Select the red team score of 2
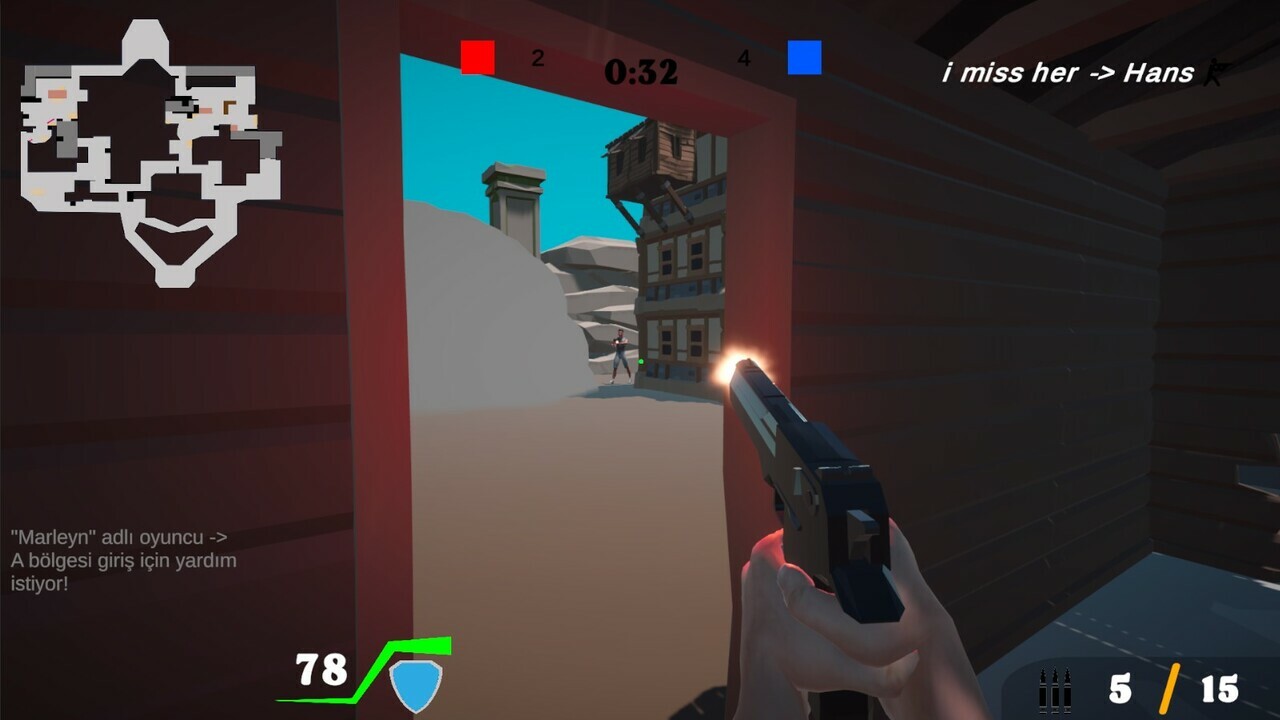 click(x=538, y=58)
